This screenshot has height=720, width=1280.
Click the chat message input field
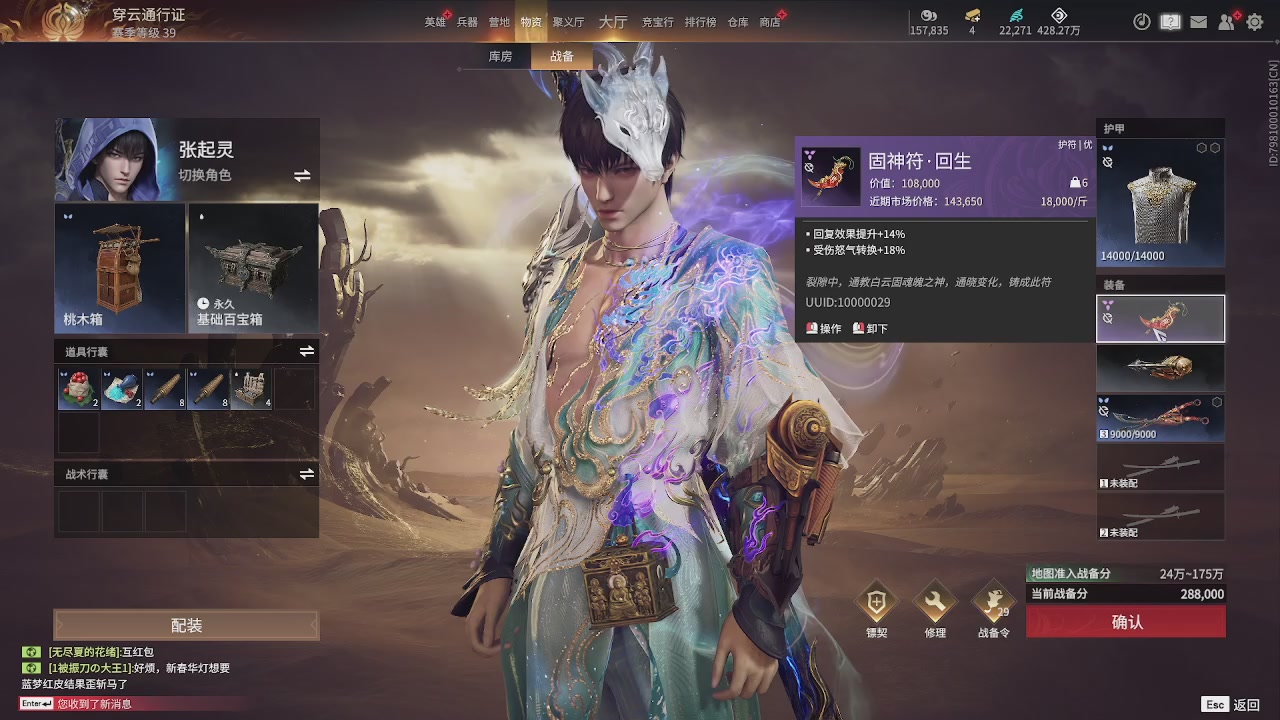(100, 704)
